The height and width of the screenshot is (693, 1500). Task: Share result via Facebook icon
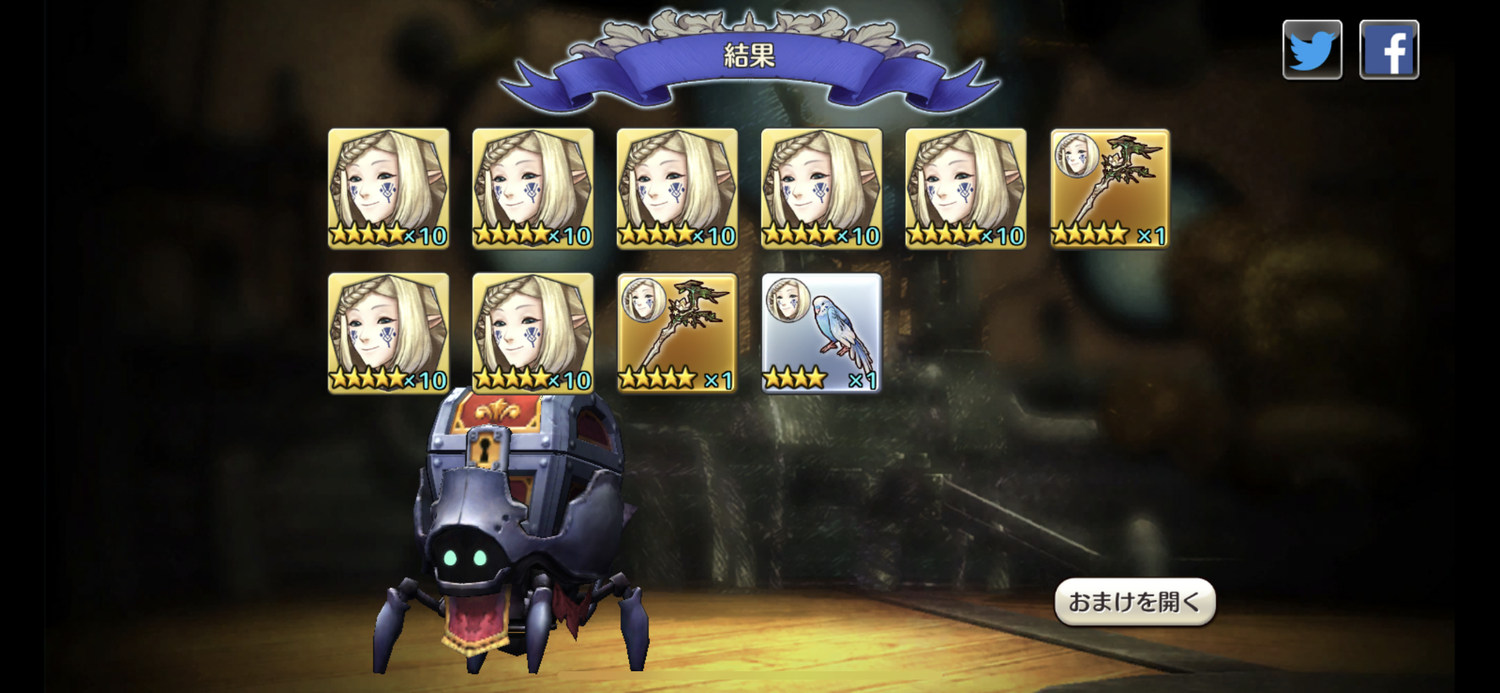[x=1389, y=49]
